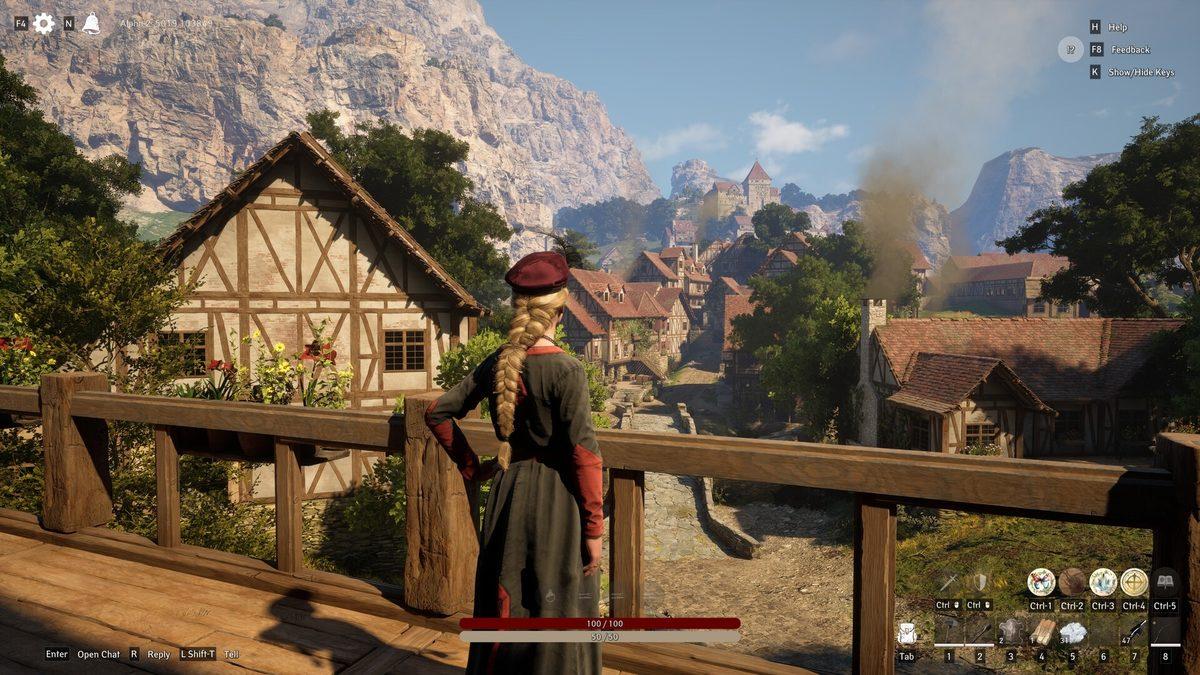This screenshot has height=675, width=1200.
Task: Open settings via the gear icon
Action: [x=44, y=23]
